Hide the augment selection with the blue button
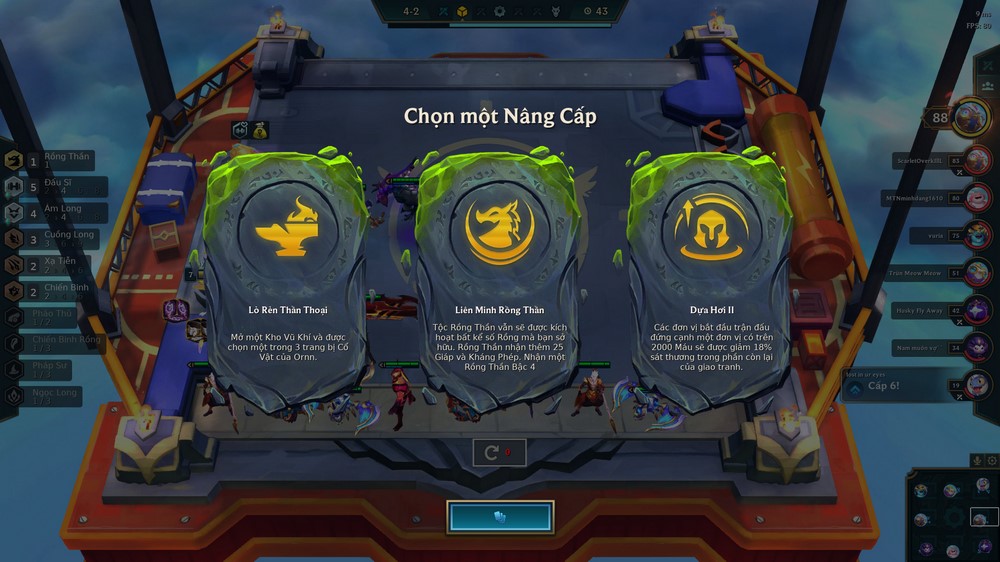 pyautogui.click(x=500, y=516)
